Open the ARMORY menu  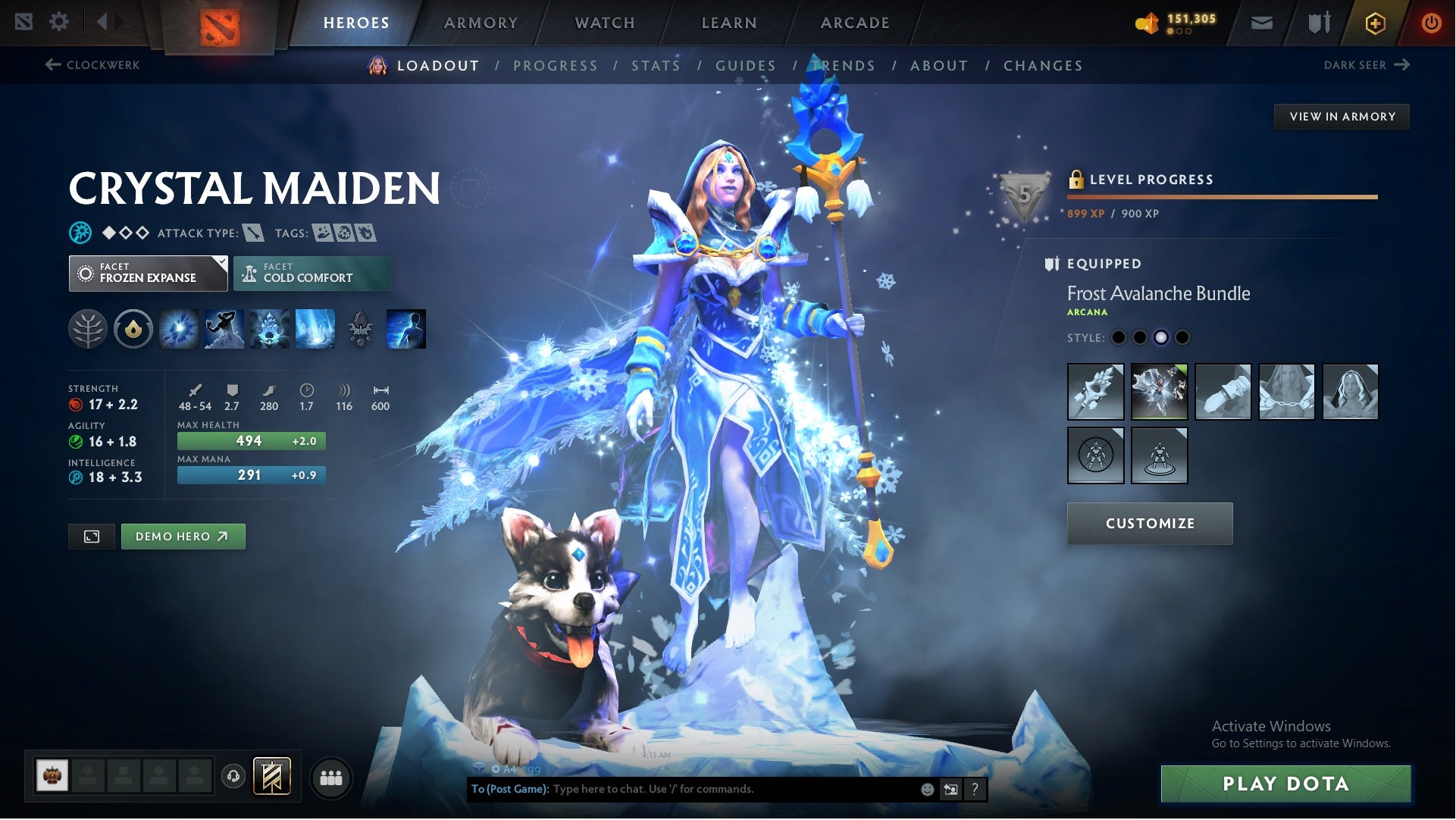click(x=481, y=22)
